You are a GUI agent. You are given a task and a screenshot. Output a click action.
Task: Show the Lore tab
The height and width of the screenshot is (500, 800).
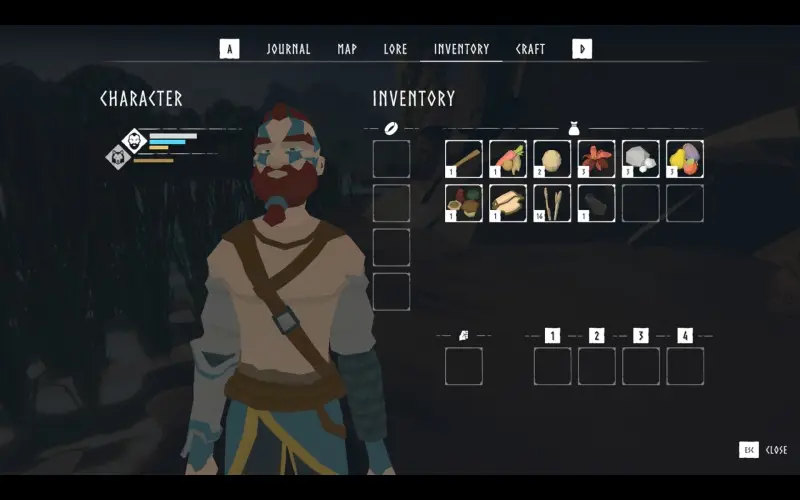coord(395,49)
